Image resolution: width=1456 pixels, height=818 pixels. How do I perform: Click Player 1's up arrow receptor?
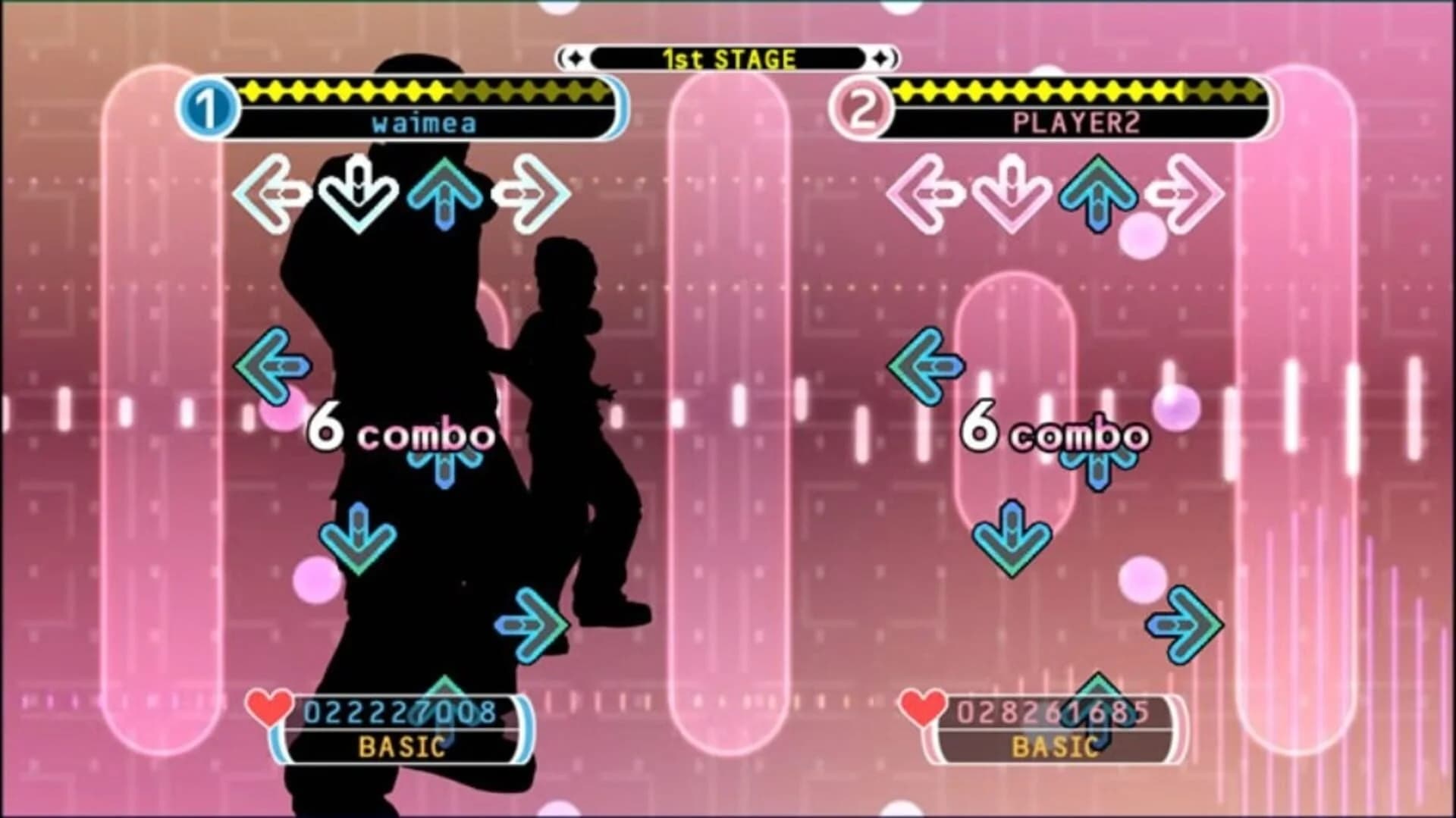(x=444, y=195)
